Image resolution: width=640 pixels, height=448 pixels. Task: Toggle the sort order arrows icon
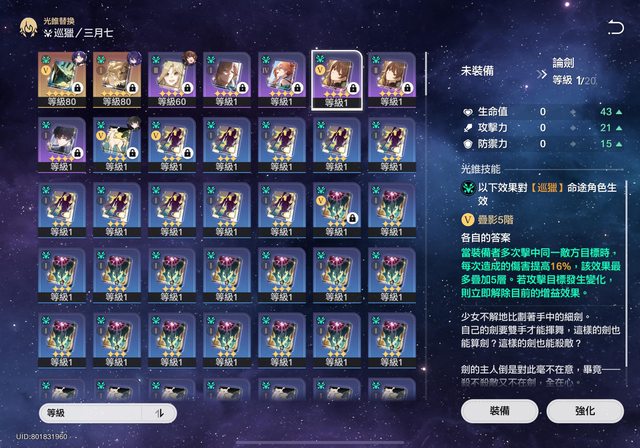click(x=159, y=412)
